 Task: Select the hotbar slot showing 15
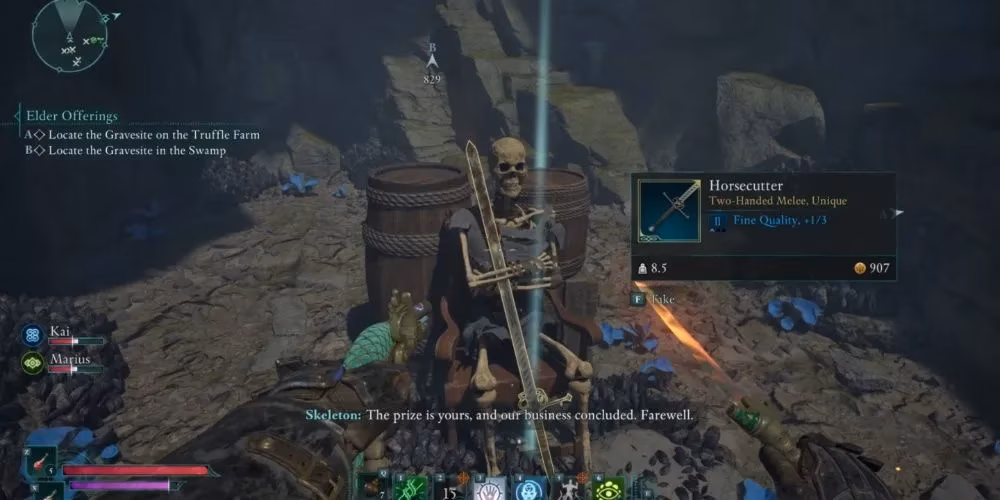450,486
